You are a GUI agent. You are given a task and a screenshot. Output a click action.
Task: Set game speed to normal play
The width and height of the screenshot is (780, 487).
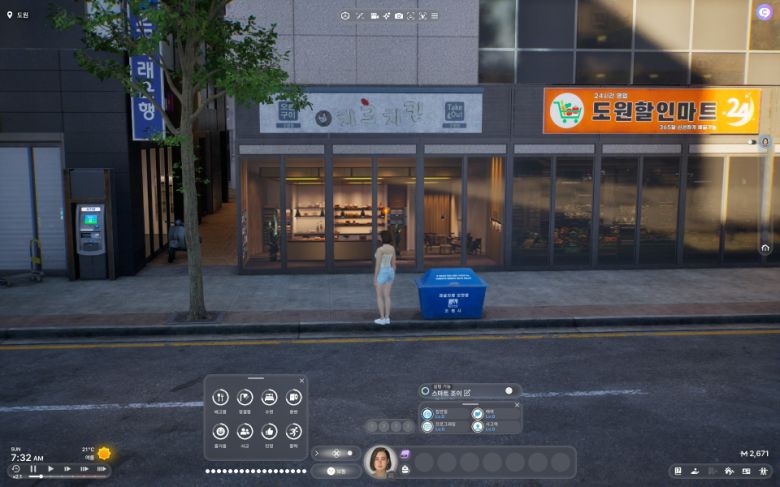pyautogui.click(x=50, y=468)
